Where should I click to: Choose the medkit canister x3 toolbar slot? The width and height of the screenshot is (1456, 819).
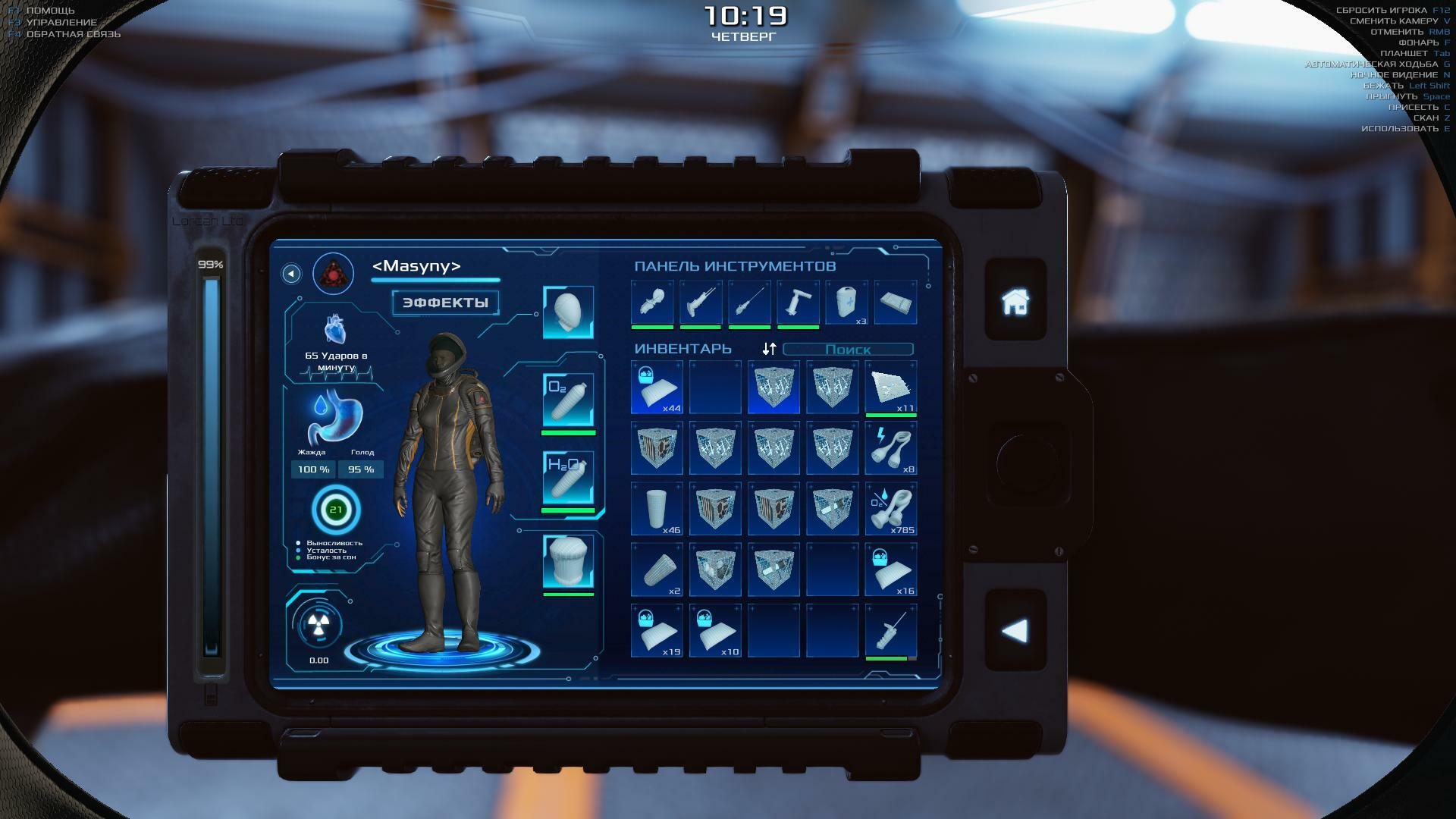[847, 303]
